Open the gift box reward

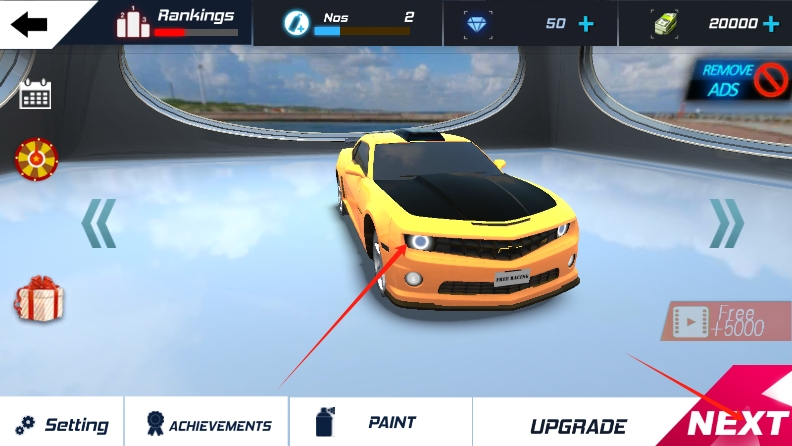(39, 300)
